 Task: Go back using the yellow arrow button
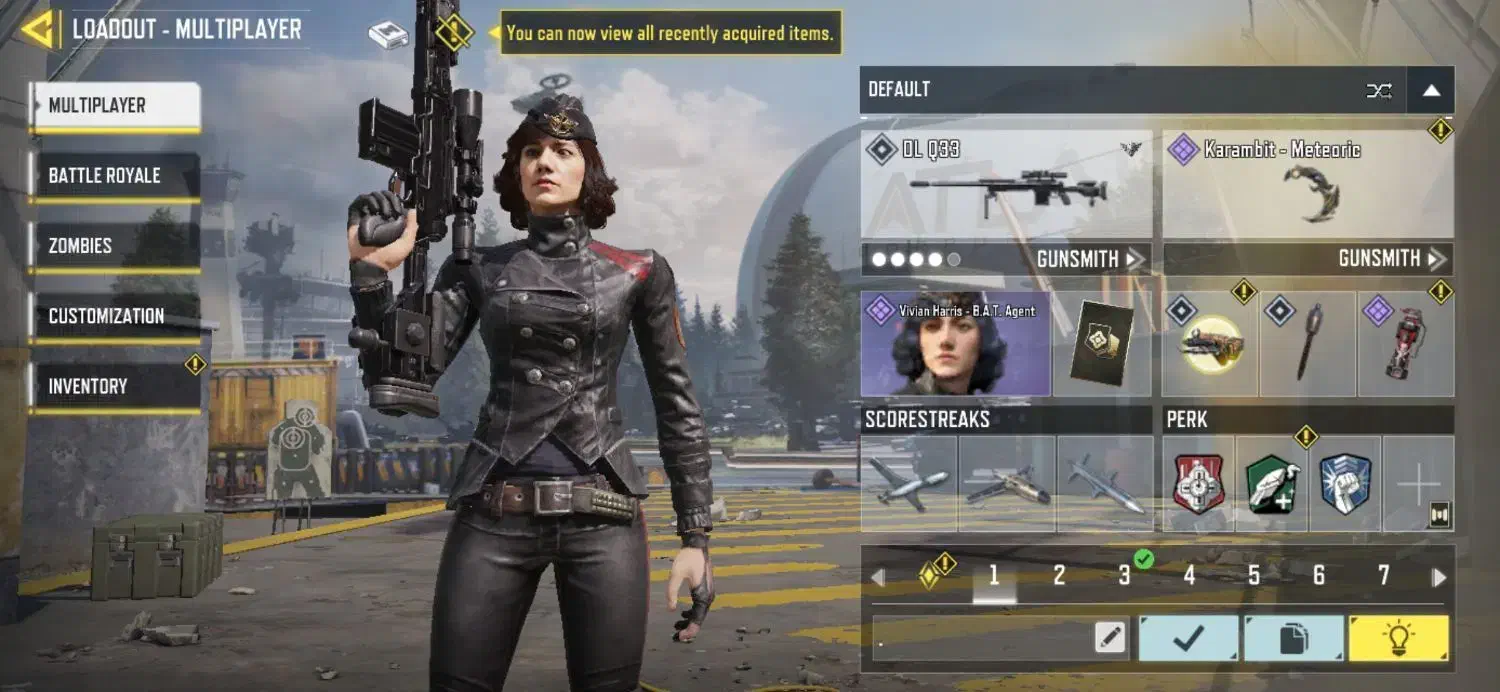38,30
